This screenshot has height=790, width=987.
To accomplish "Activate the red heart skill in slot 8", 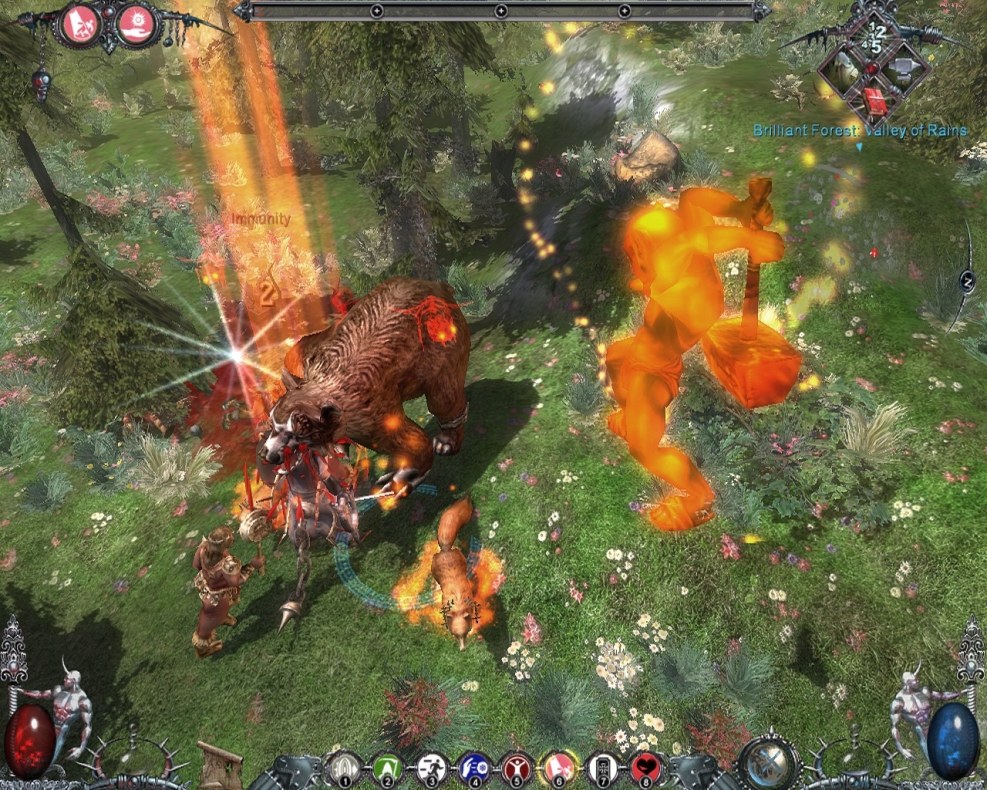I will pos(646,768).
